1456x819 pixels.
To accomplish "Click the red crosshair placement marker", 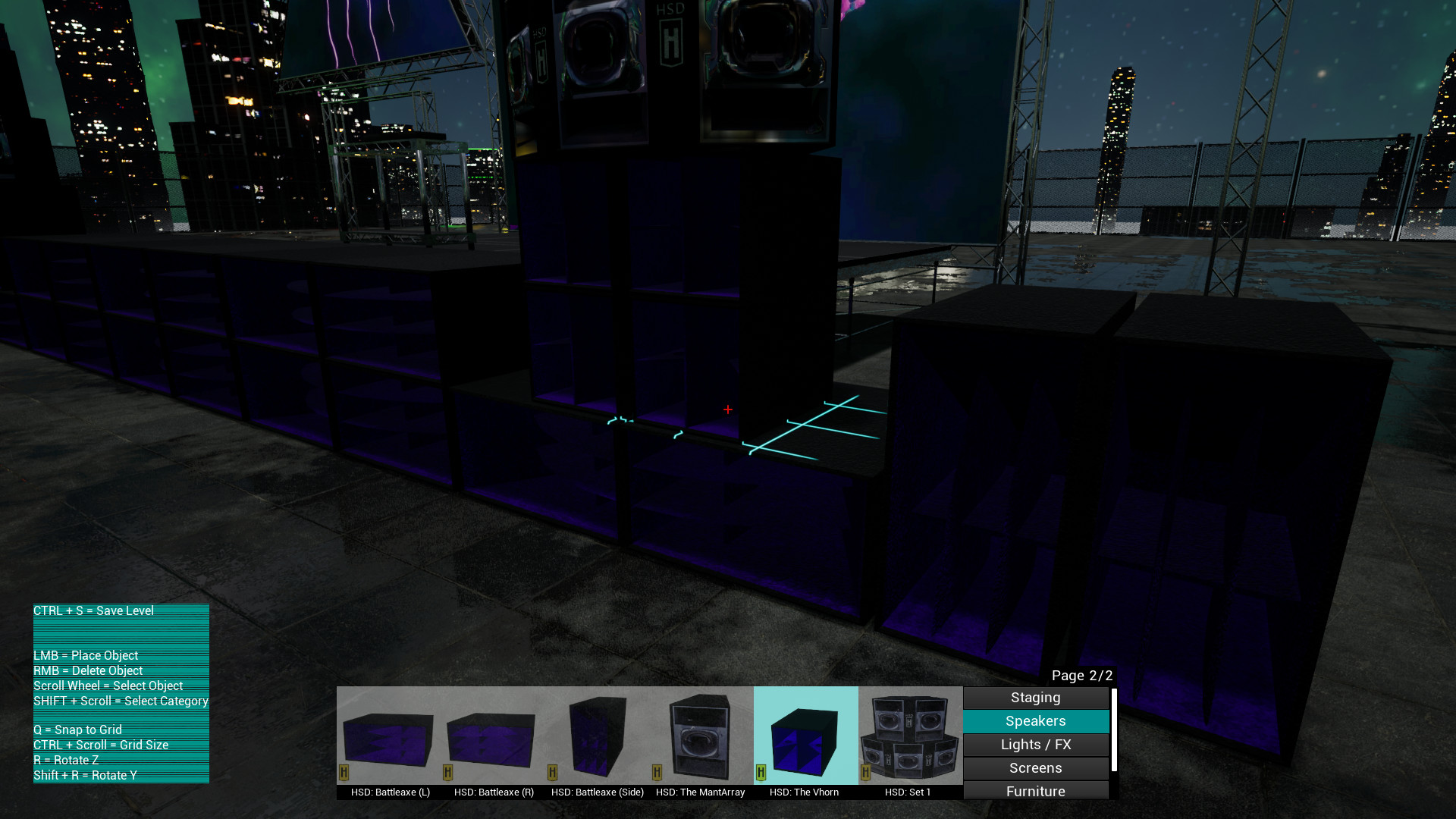I will tap(727, 409).
